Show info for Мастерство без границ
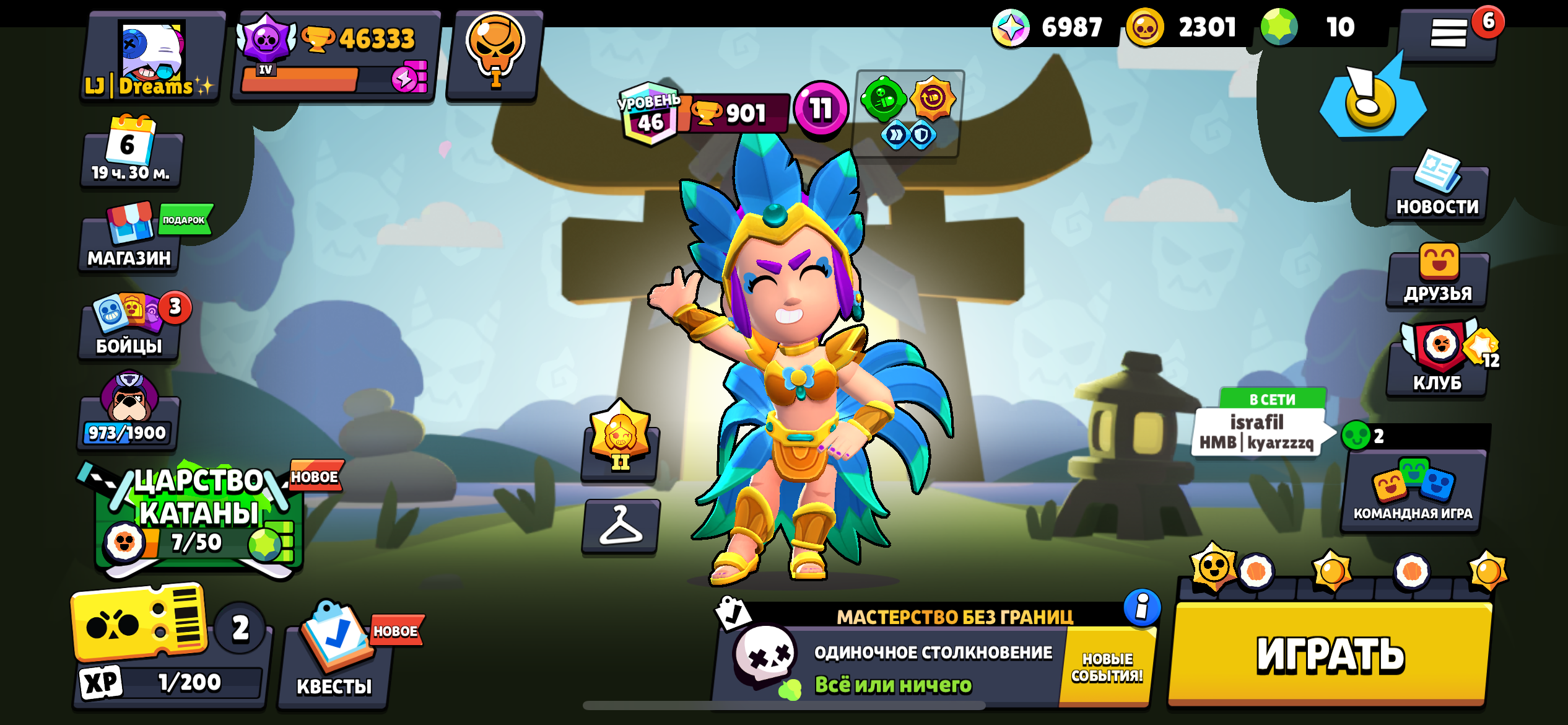Viewport: 1568px width, 725px height. click(1142, 607)
